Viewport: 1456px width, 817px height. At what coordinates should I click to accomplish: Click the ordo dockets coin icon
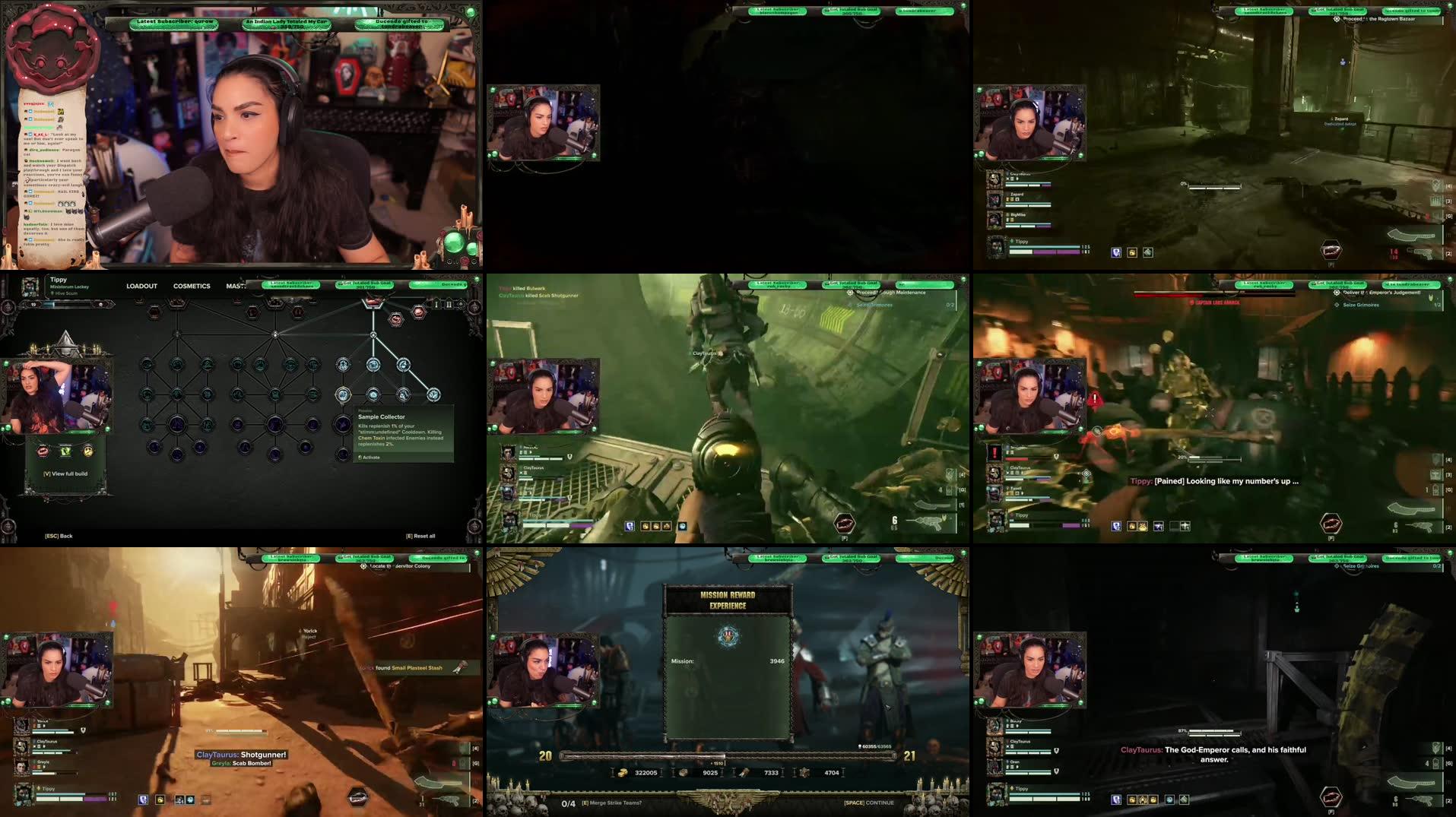[622, 772]
